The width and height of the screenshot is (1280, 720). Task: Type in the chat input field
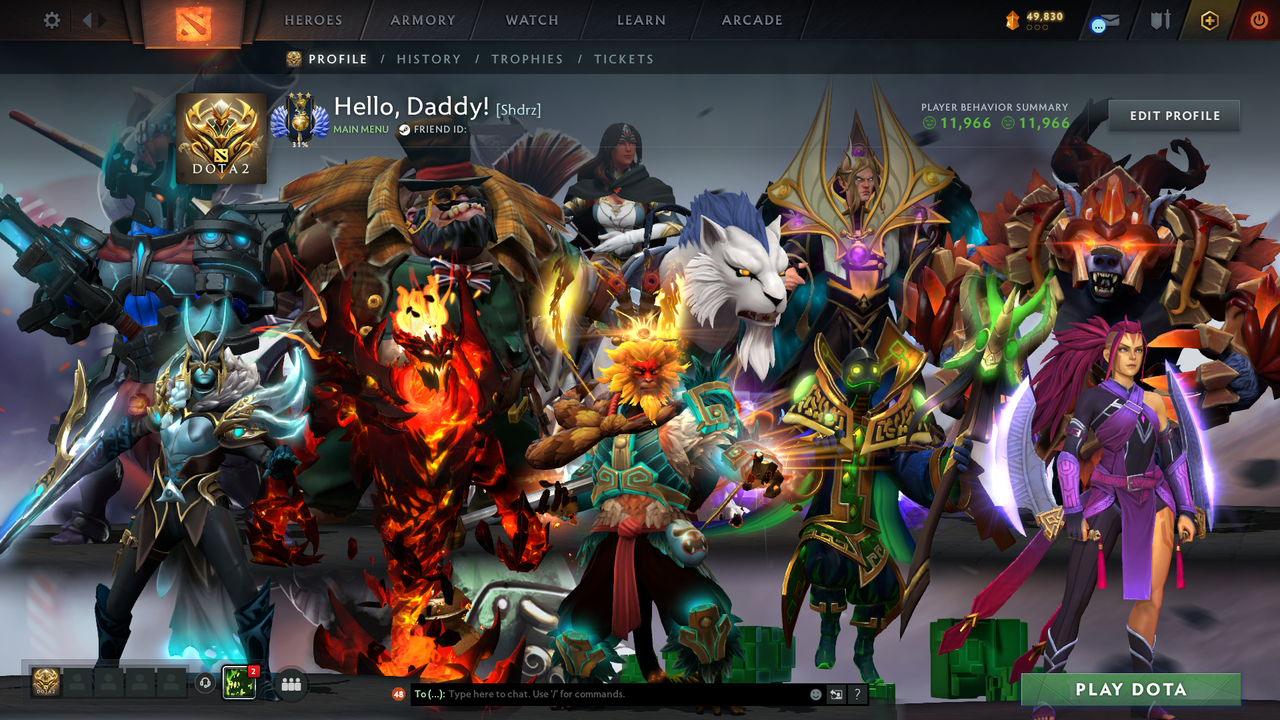coord(600,694)
